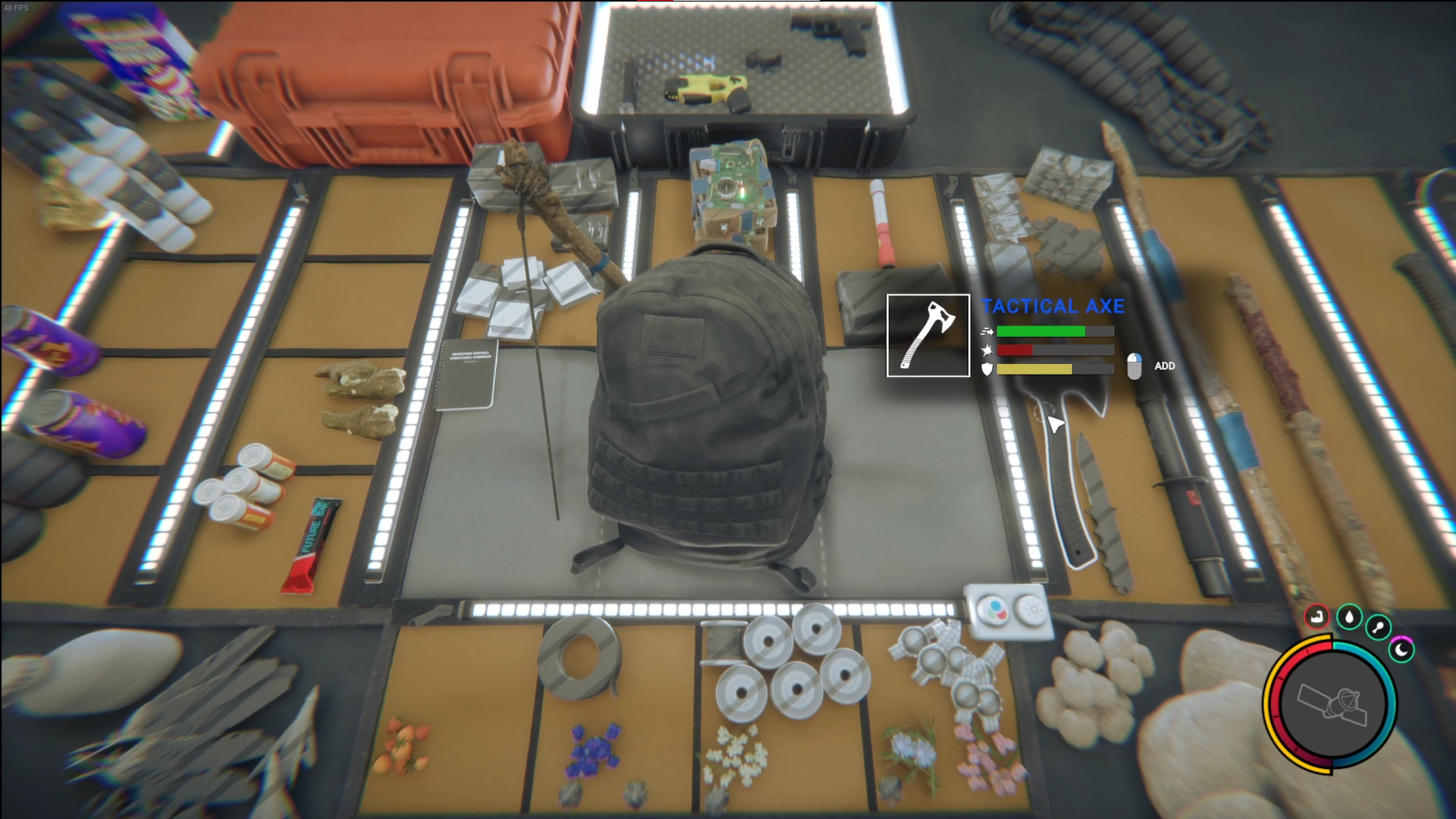Select the yellow flare gun in the case

click(705, 87)
